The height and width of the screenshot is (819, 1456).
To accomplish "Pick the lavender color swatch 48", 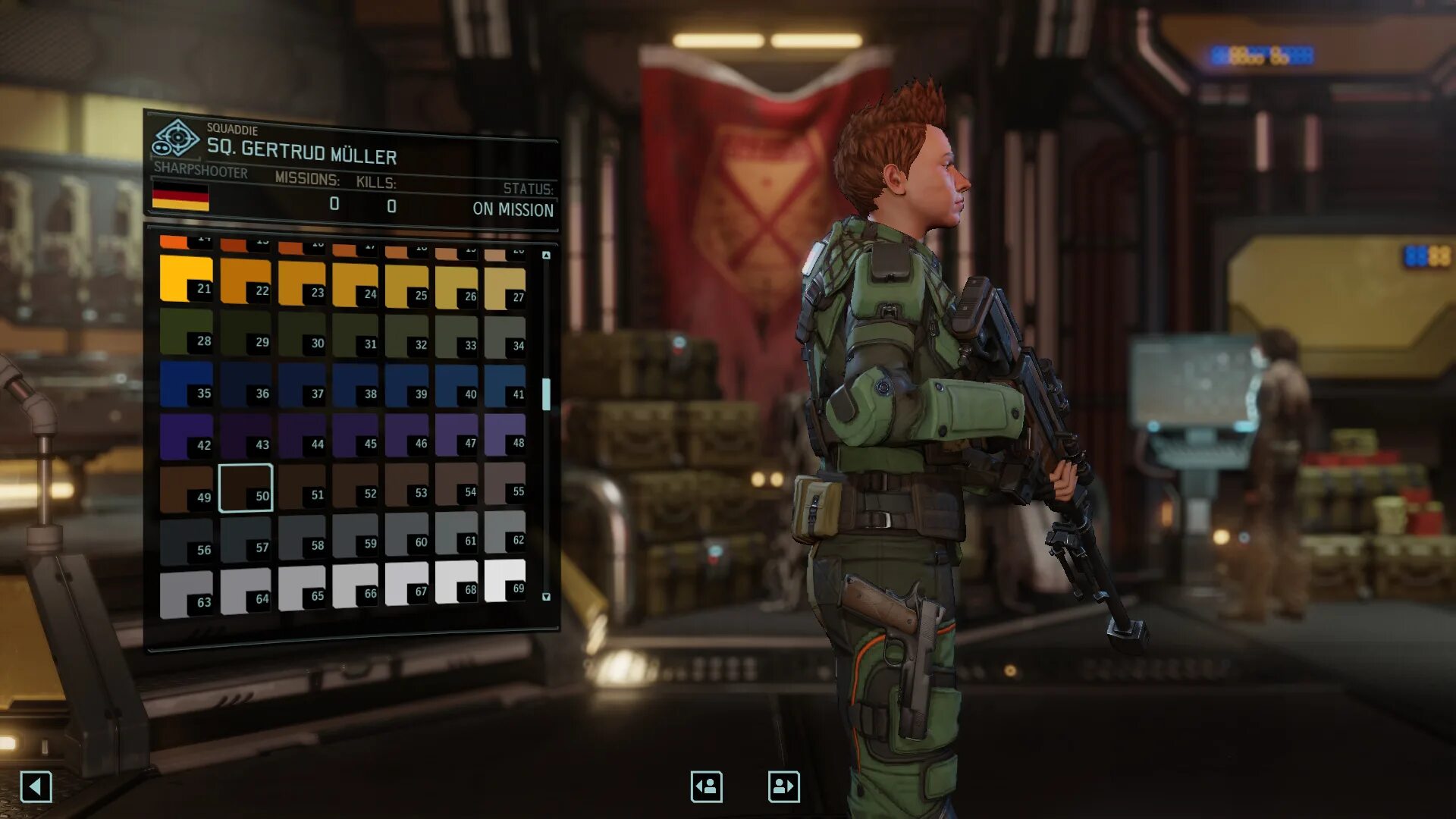I will [504, 435].
